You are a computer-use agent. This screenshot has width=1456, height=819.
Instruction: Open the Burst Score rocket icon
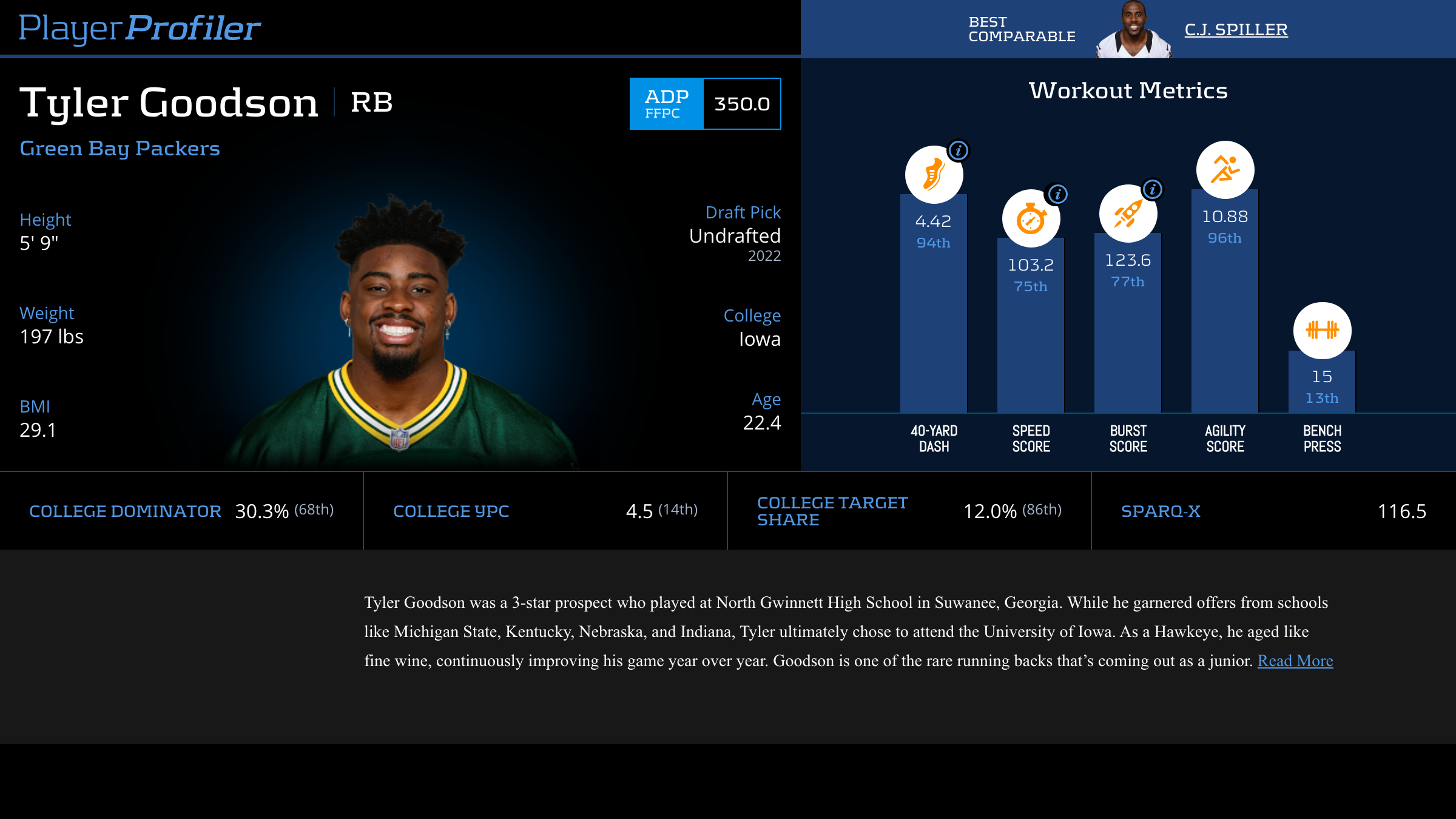(x=1127, y=213)
